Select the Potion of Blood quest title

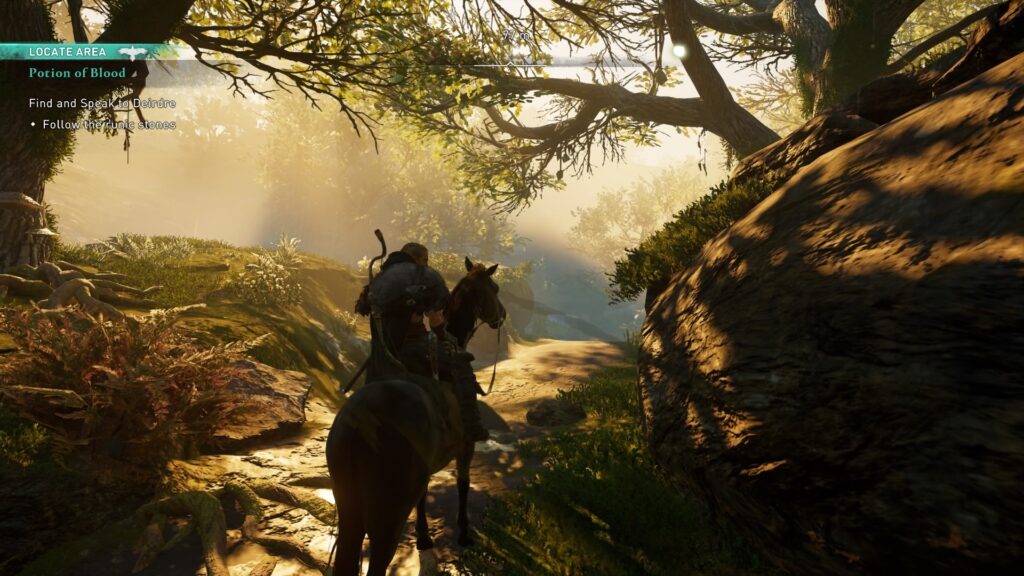click(x=77, y=73)
